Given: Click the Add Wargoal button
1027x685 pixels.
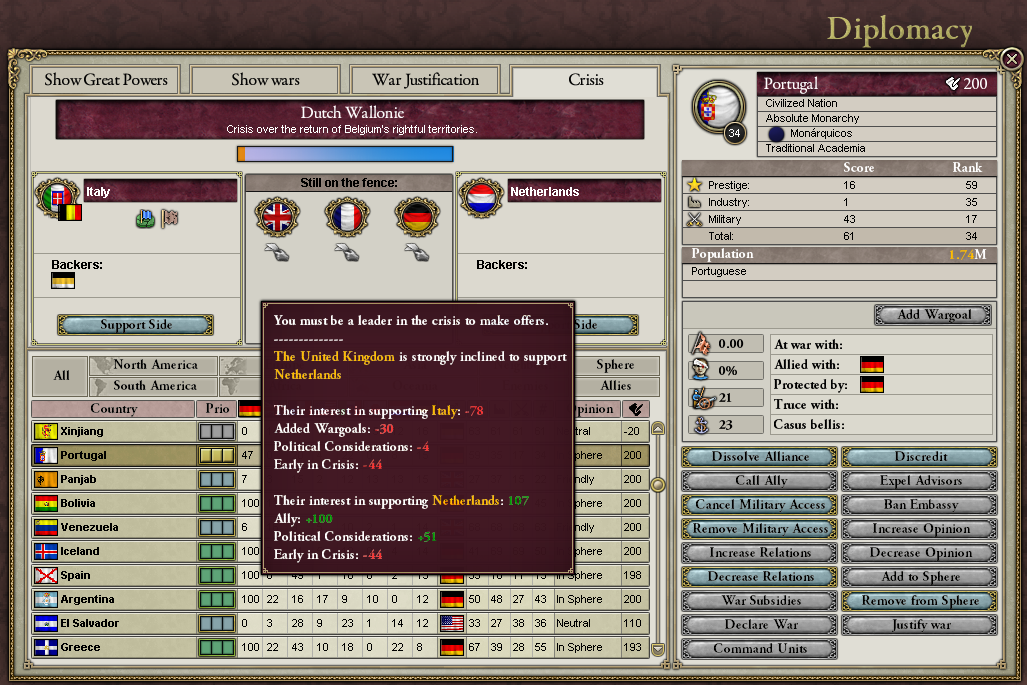Looking at the screenshot, I should click(x=934, y=314).
